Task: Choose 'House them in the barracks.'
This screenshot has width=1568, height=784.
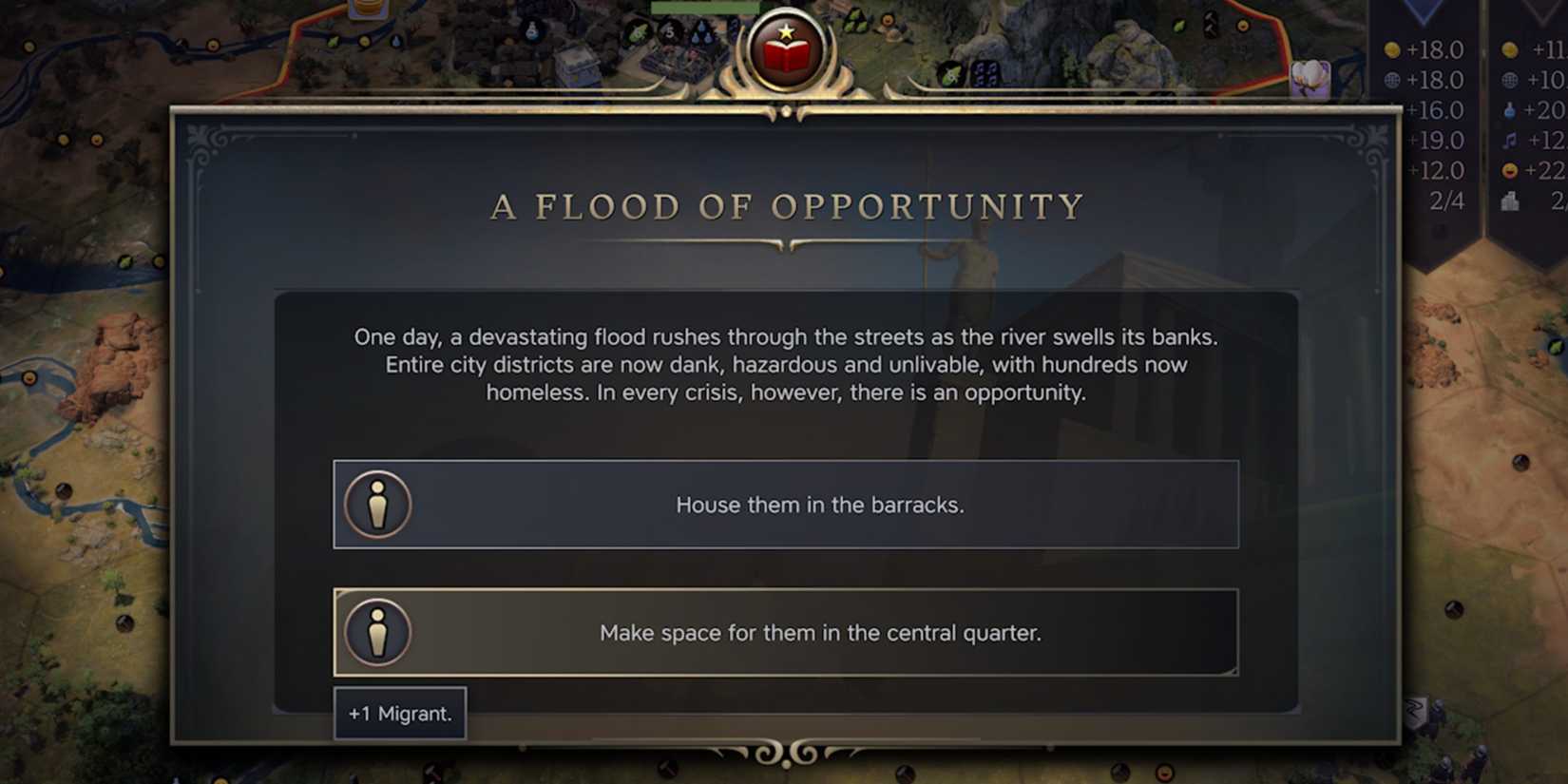Action: tap(785, 505)
